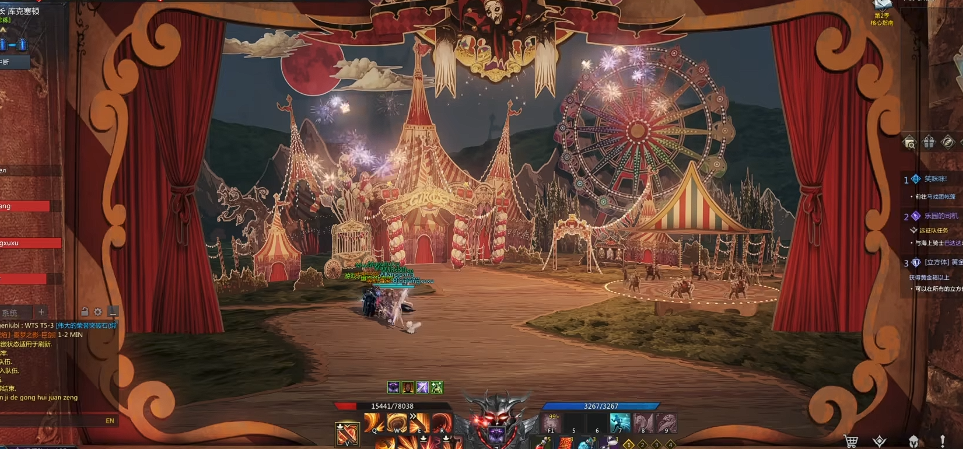Image resolution: width=963 pixels, height=449 pixels.
Task: Select the third quest in the tracker
Action: coord(935,263)
